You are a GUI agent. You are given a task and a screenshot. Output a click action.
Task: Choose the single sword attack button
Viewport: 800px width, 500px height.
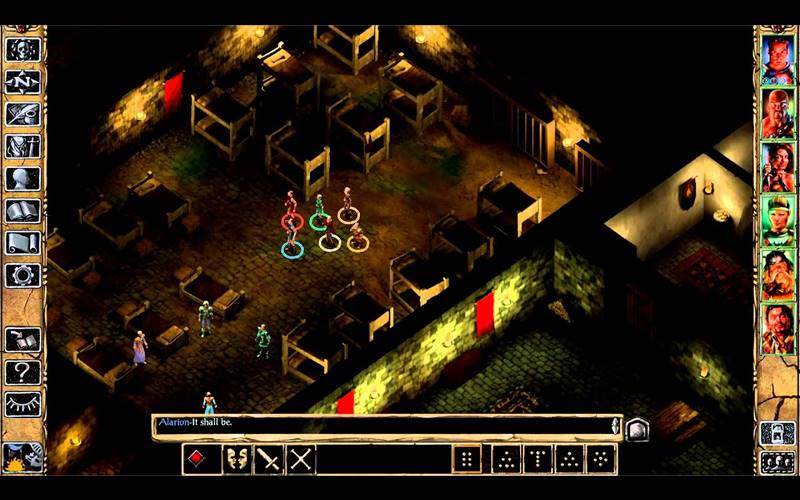pyautogui.click(x=269, y=459)
